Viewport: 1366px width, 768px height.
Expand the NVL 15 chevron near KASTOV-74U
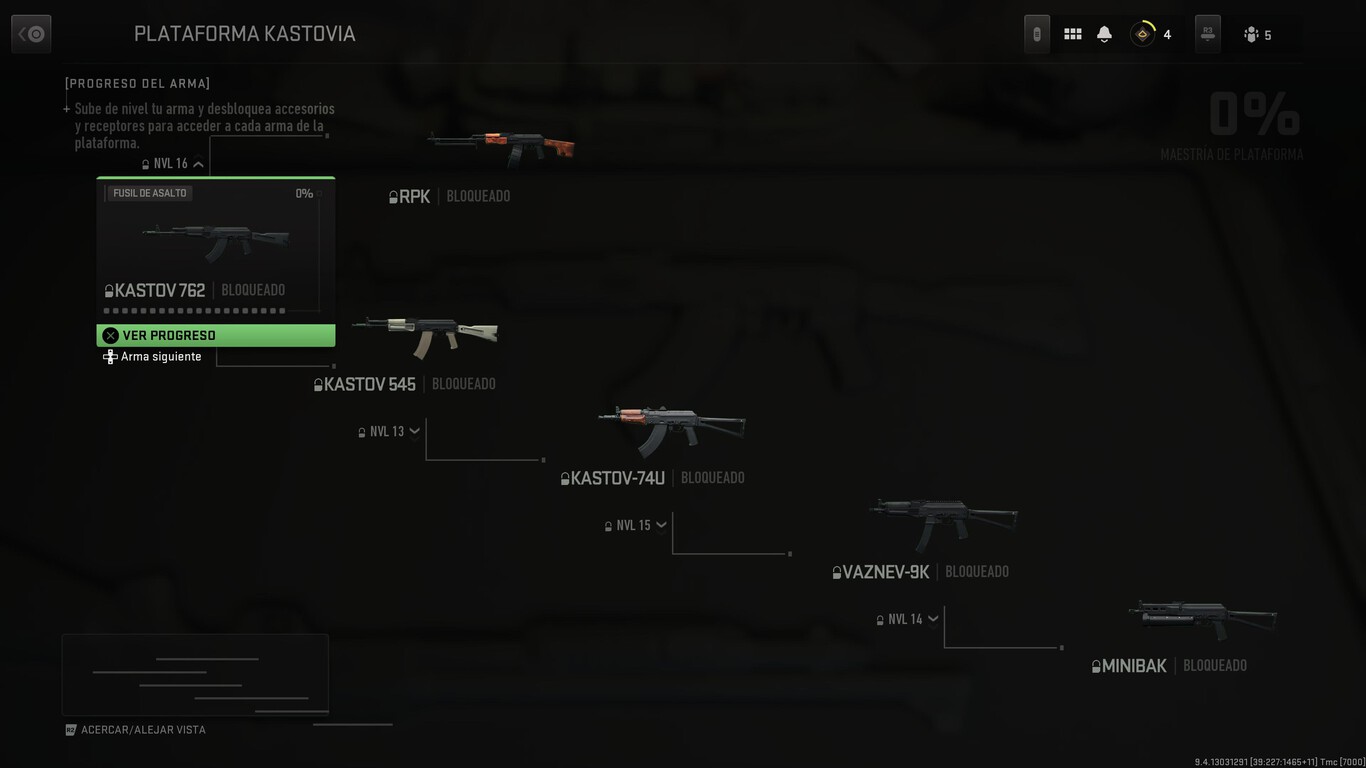click(661, 524)
